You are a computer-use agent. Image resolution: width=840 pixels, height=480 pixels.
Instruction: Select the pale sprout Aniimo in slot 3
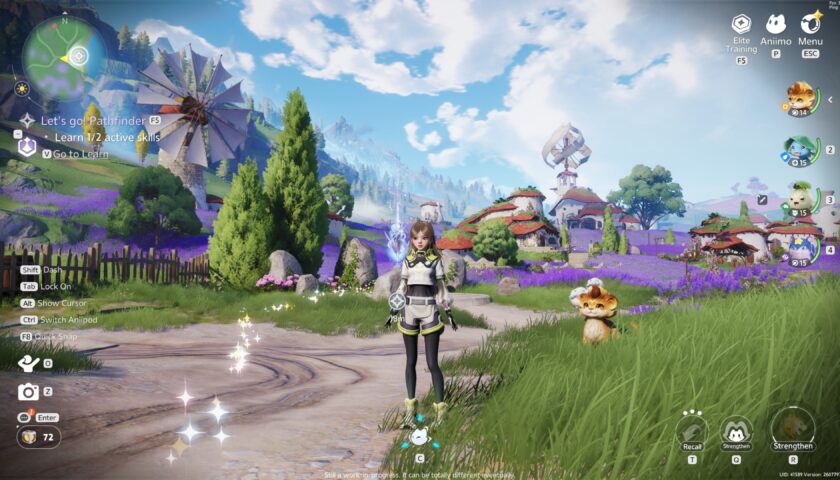(x=801, y=199)
